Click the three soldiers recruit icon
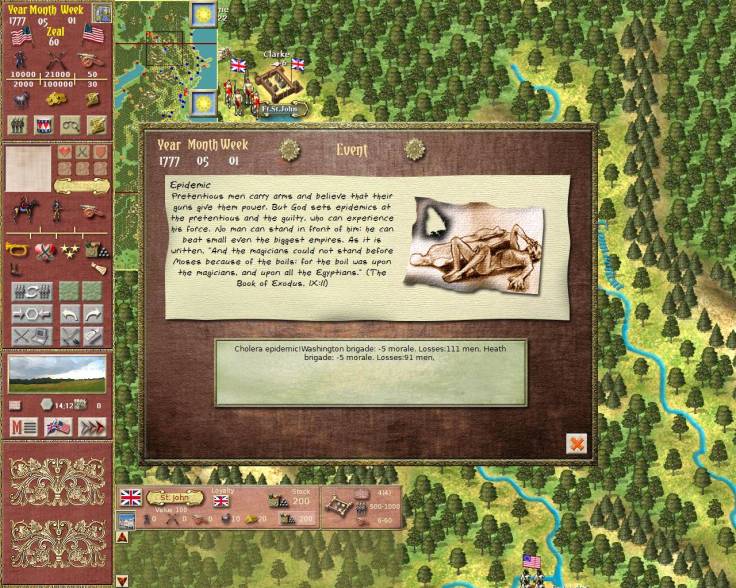736x588 pixels. click(x=18, y=124)
